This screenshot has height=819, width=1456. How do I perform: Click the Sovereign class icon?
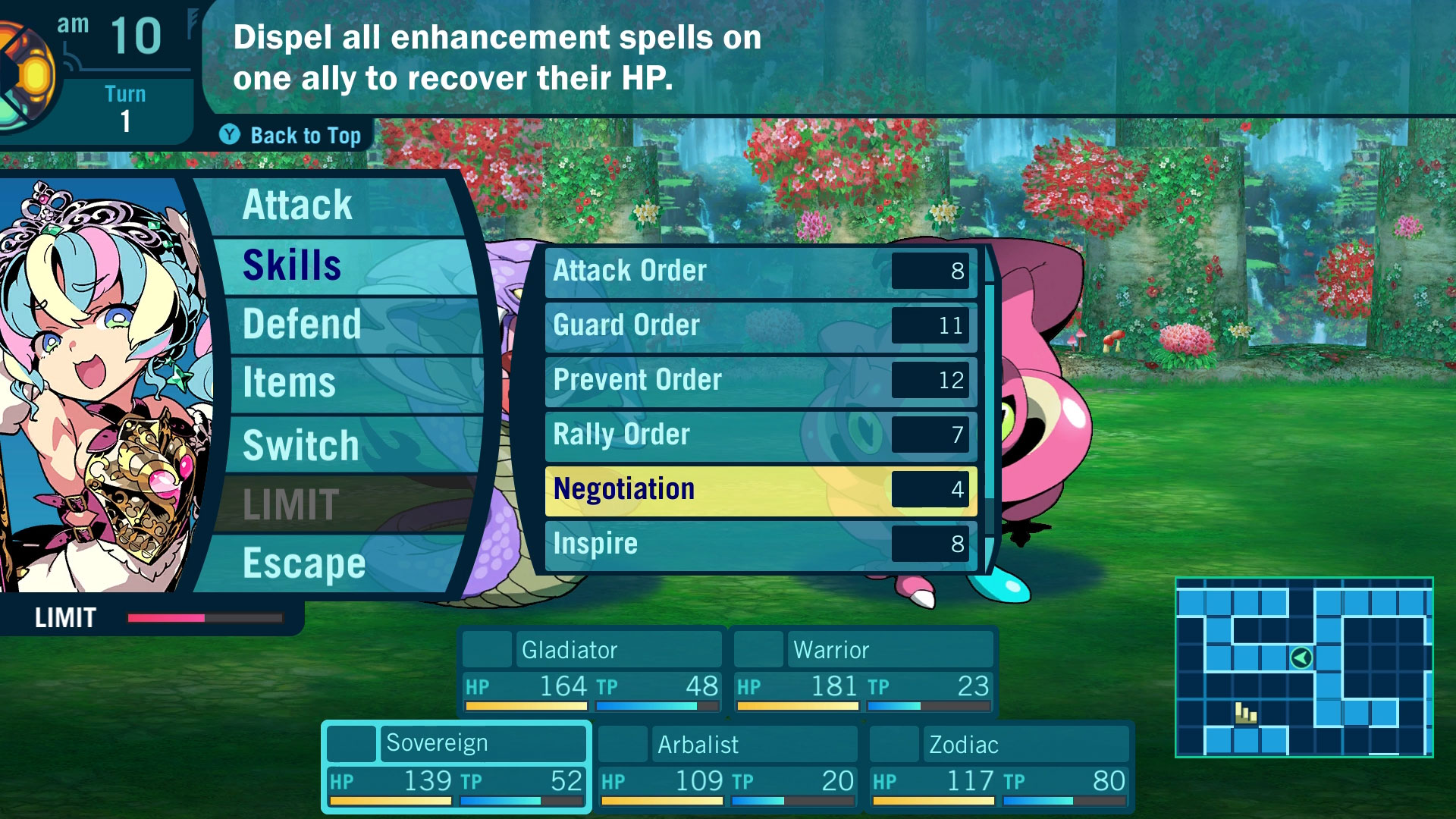tap(353, 744)
